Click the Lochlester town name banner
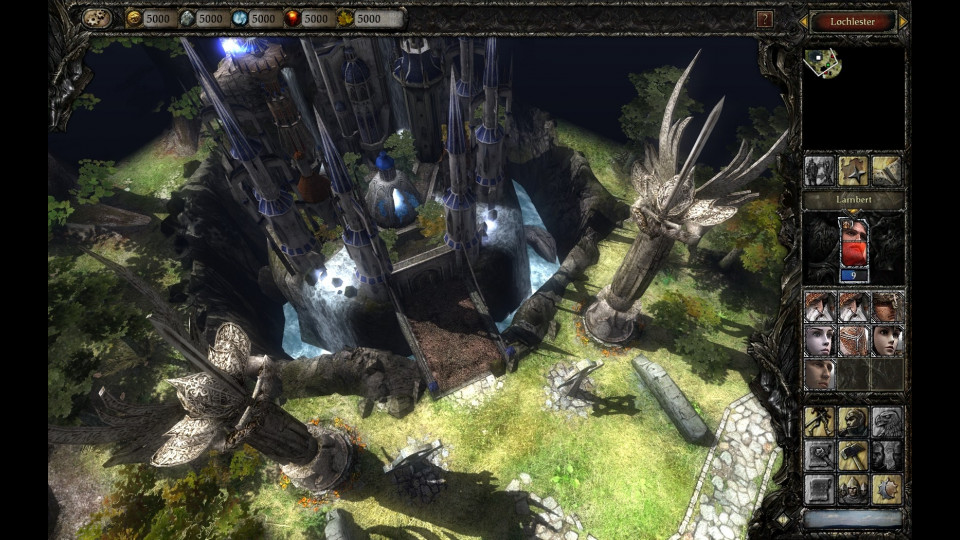This screenshot has width=960, height=540. [853, 22]
